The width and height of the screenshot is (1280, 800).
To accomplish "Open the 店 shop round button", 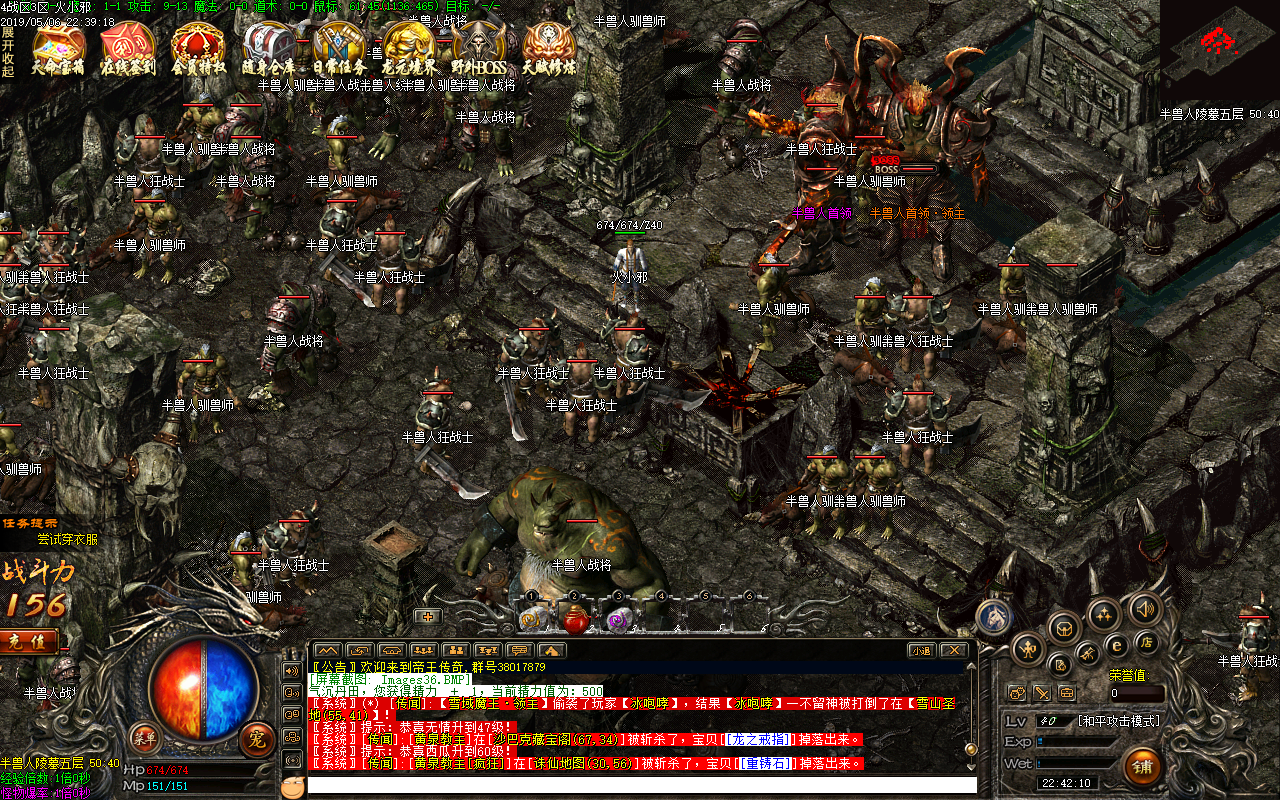I will click(x=1147, y=641).
